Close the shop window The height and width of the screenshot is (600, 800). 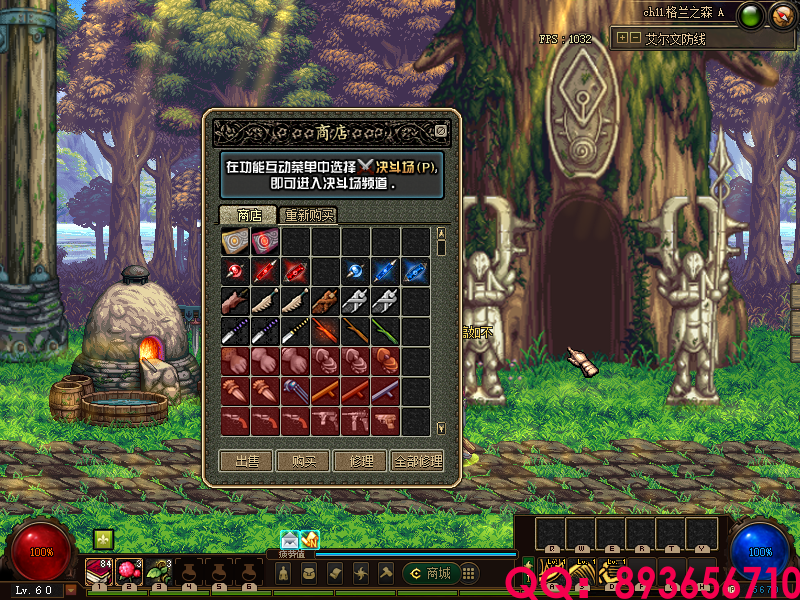[x=441, y=131]
